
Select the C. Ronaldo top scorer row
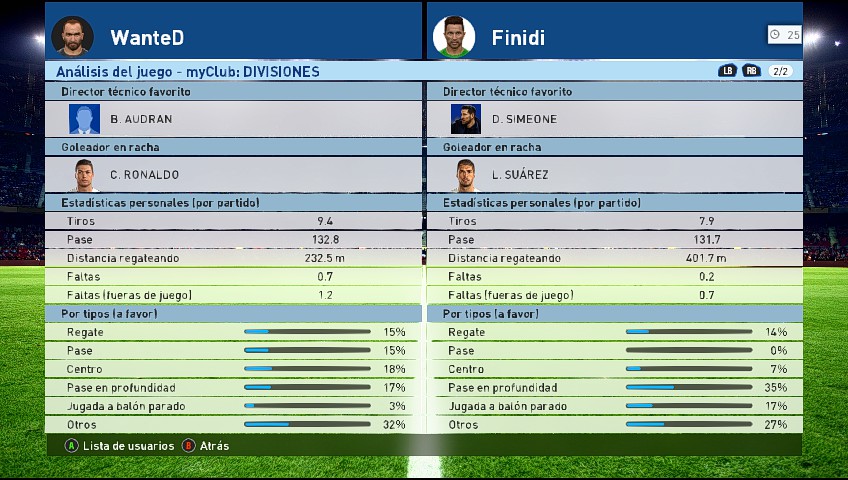pyautogui.click(x=232, y=174)
